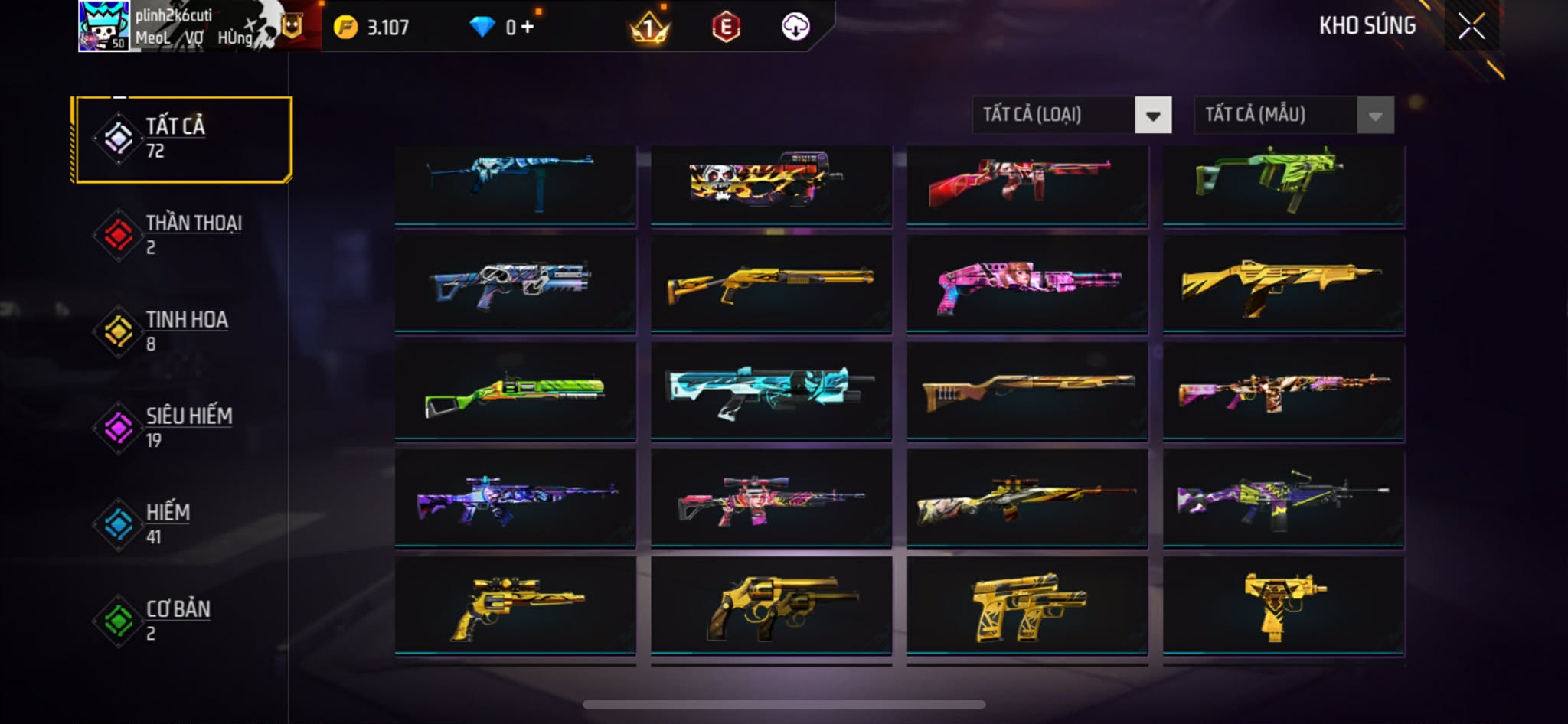Screen dimensions: 1568x724
Task: Select the skull-and-flames P90 skin
Action: tap(771, 184)
